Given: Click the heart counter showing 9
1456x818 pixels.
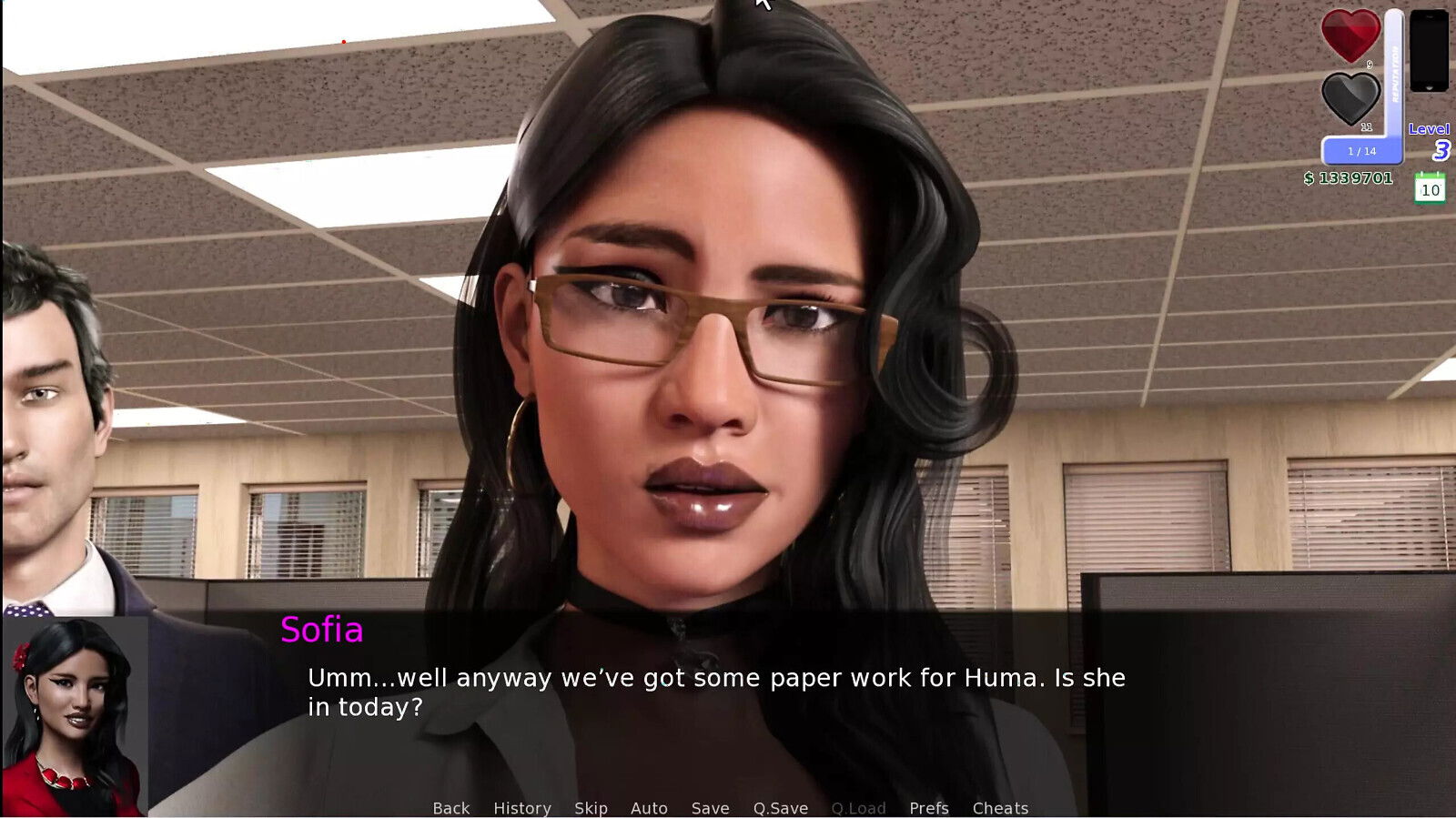Looking at the screenshot, I should pyautogui.click(x=1370, y=66).
